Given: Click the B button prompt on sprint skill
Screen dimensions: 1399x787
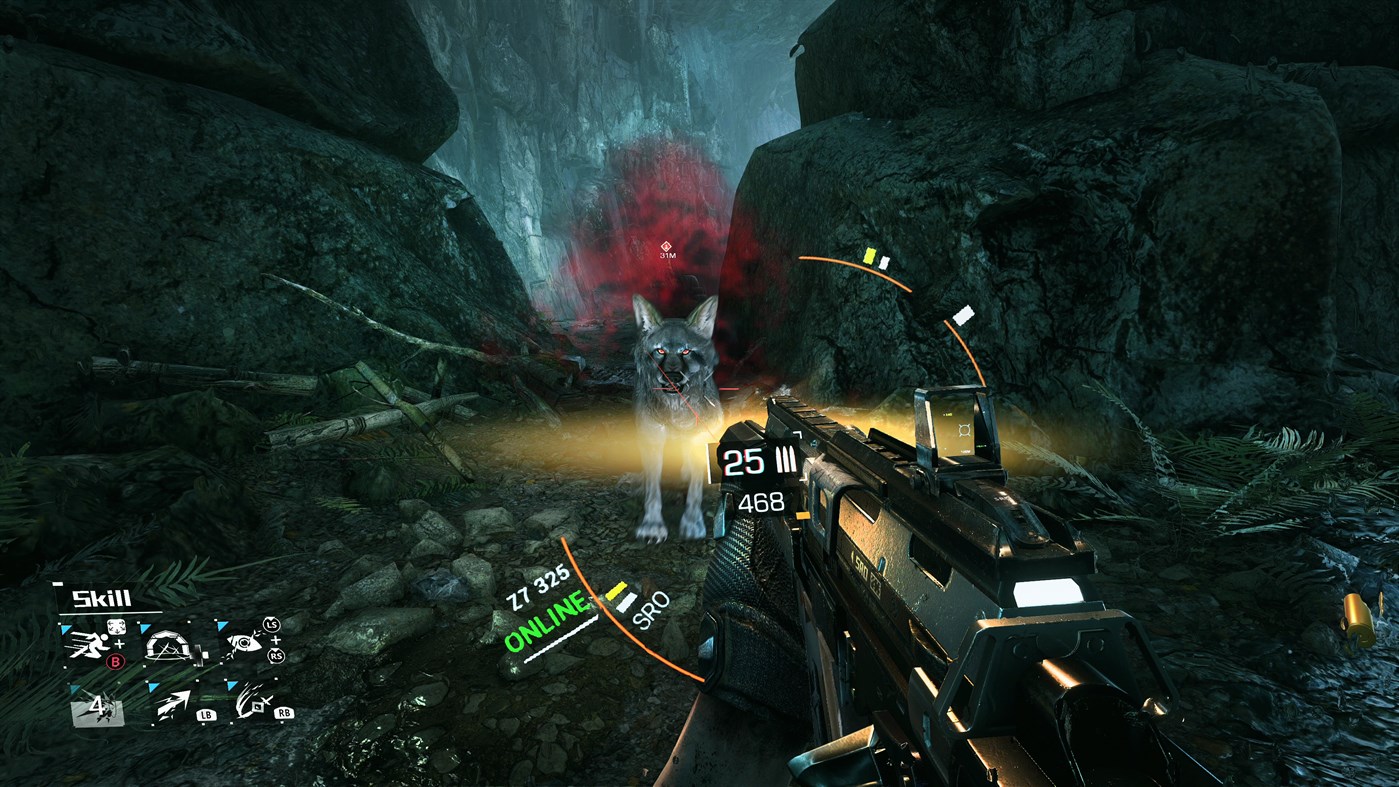Looking at the screenshot, I should [x=116, y=660].
